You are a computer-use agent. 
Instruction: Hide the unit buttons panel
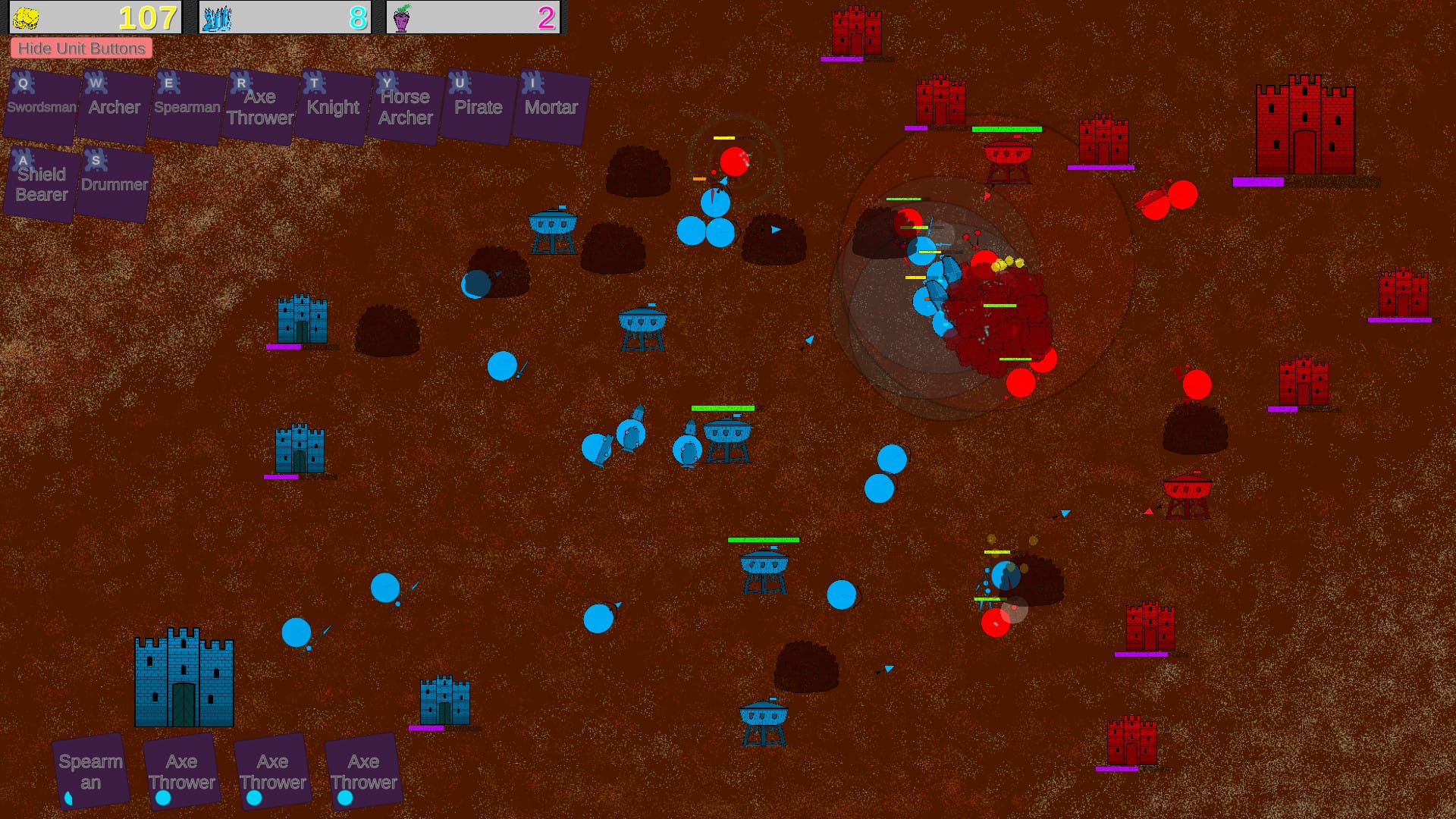[x=81, y=49]
